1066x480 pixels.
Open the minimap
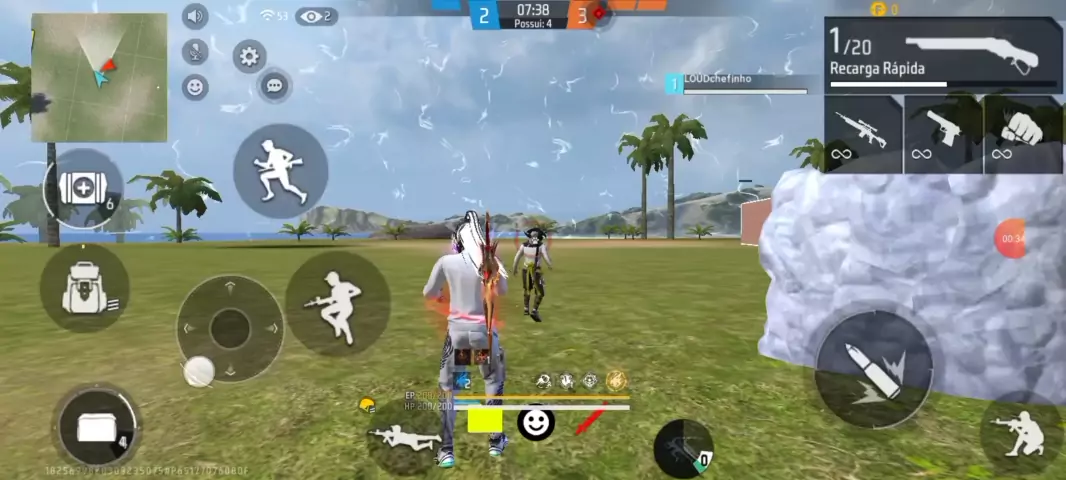click(99, 77)
